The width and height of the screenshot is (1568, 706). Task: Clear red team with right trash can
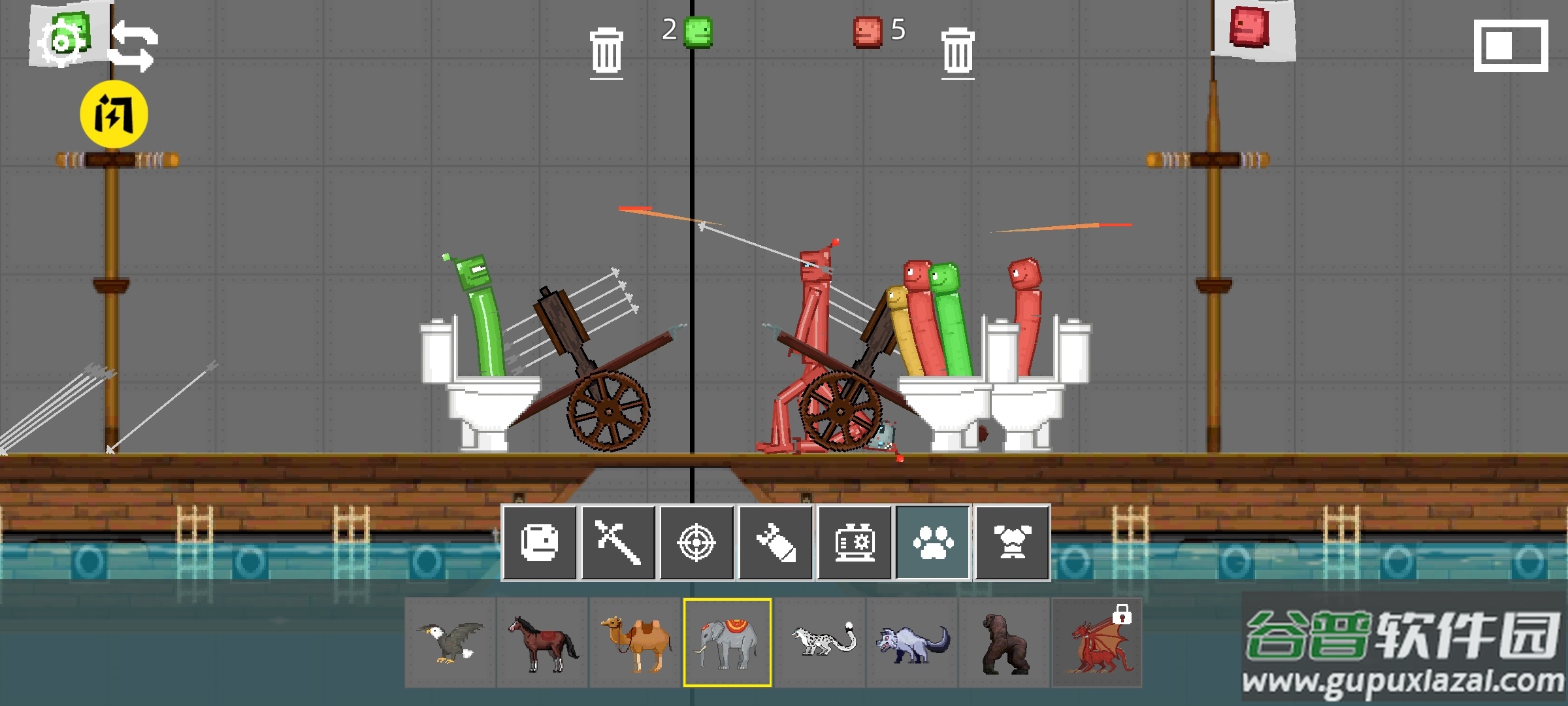(958, 52)
